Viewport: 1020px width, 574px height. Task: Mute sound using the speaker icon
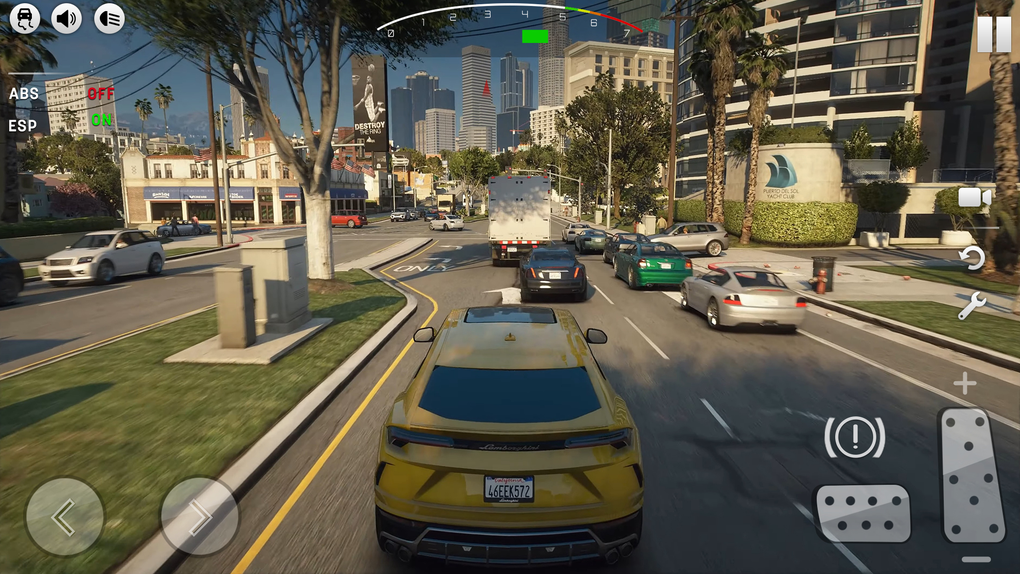coord(67,17)
